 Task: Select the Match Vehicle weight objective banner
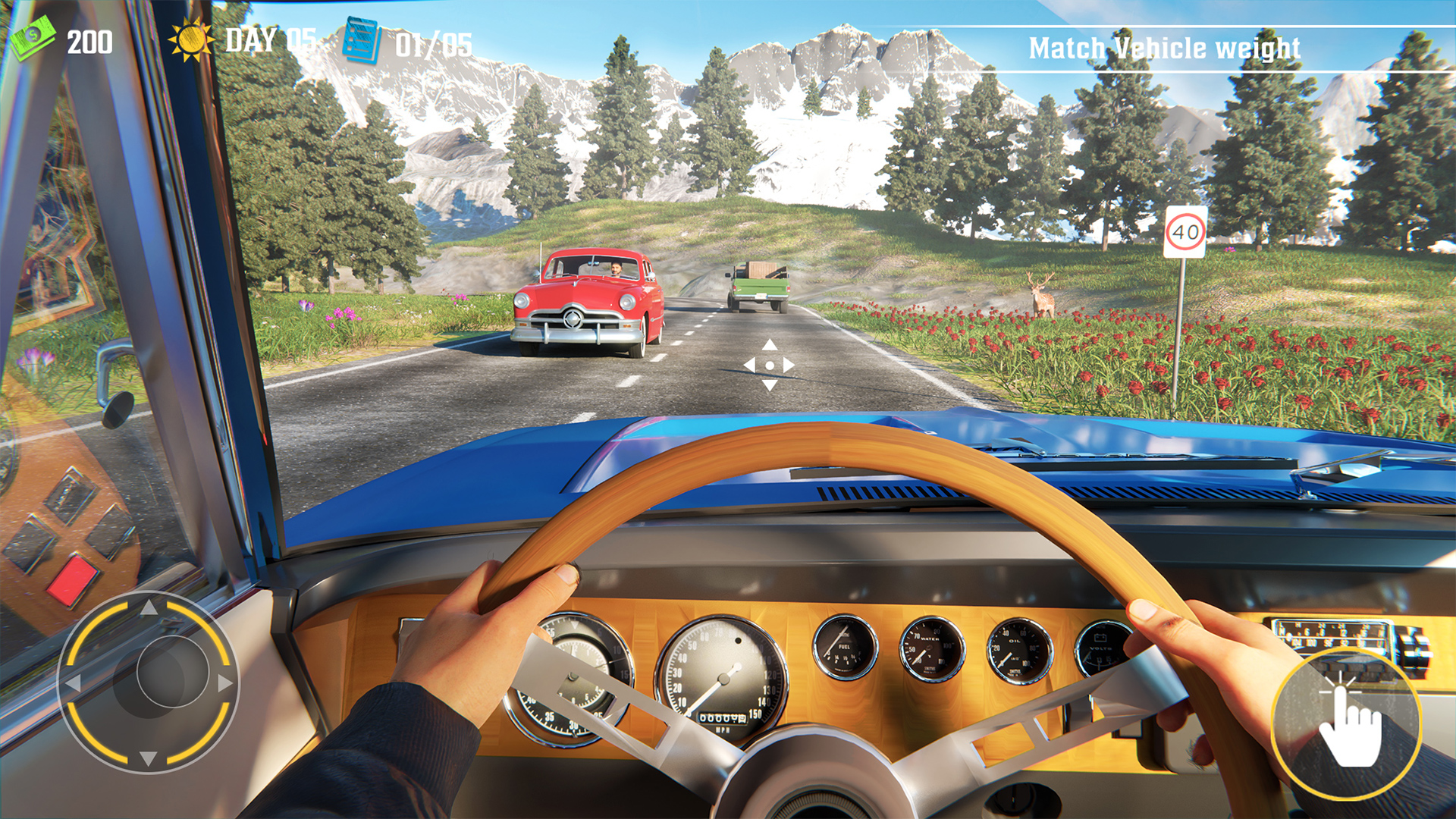tap(1164, 48)
